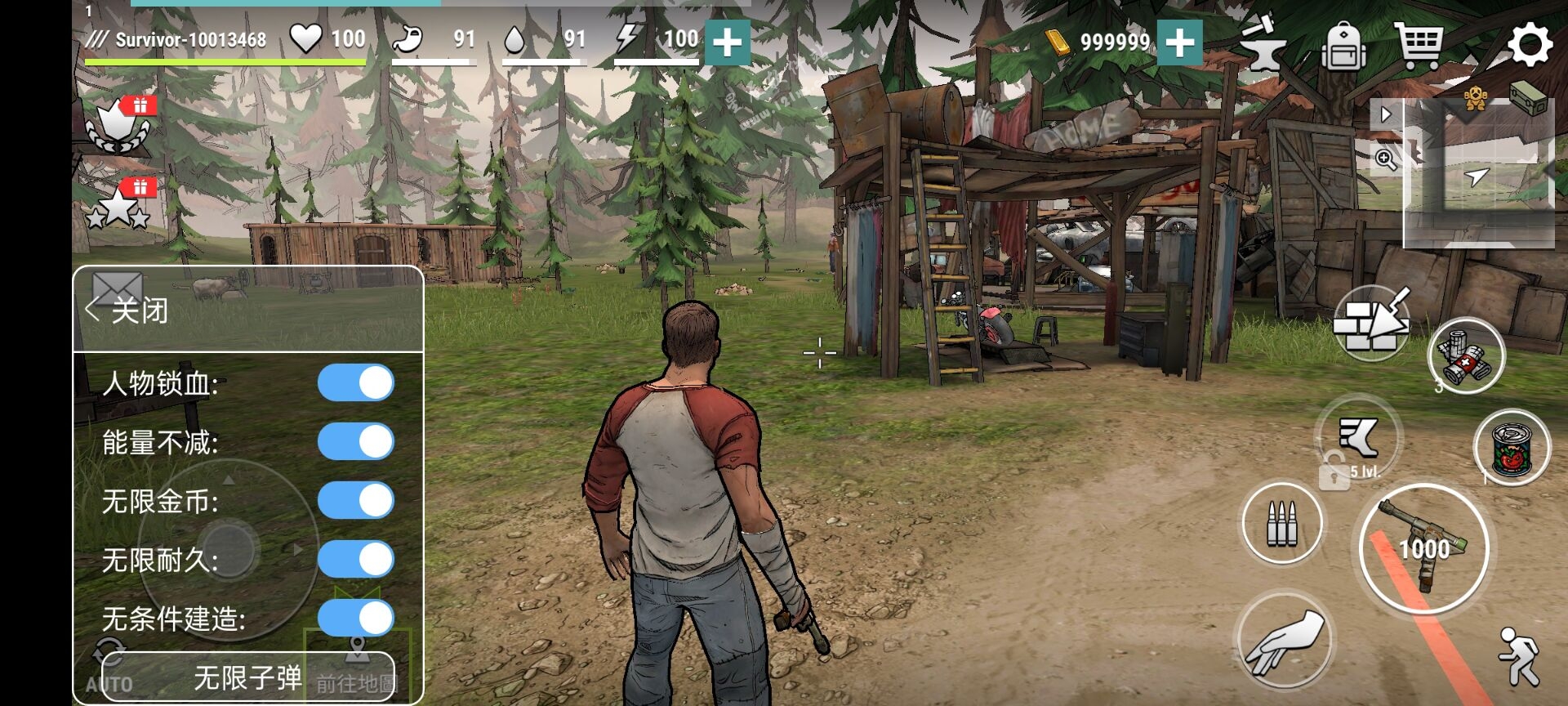Viewport: 1568px width, 706px height.
Task: Toggle the 无限耐久 switch
Action: click(x=356, y=560)
